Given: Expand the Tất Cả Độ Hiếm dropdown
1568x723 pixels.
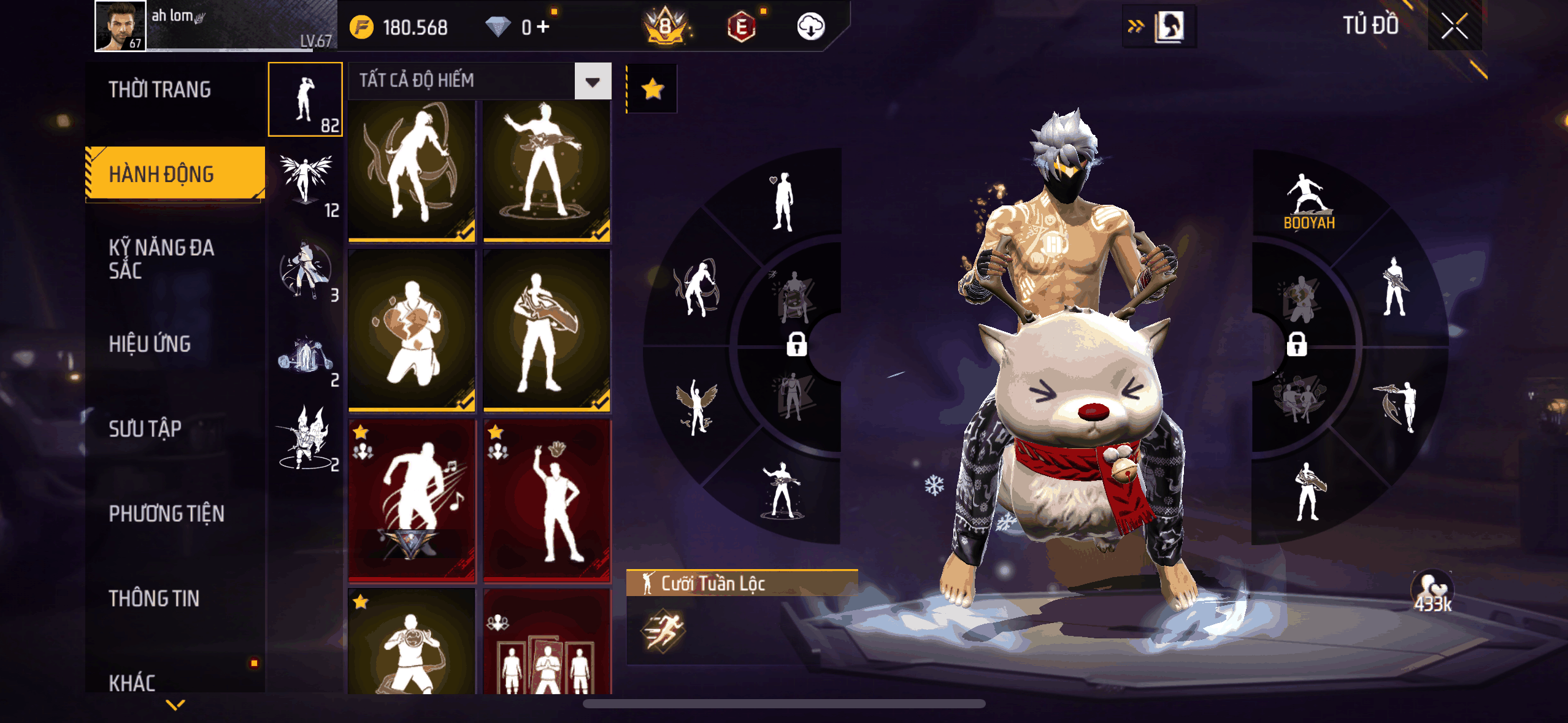Looking at the screenshot, I should [592, 82].
